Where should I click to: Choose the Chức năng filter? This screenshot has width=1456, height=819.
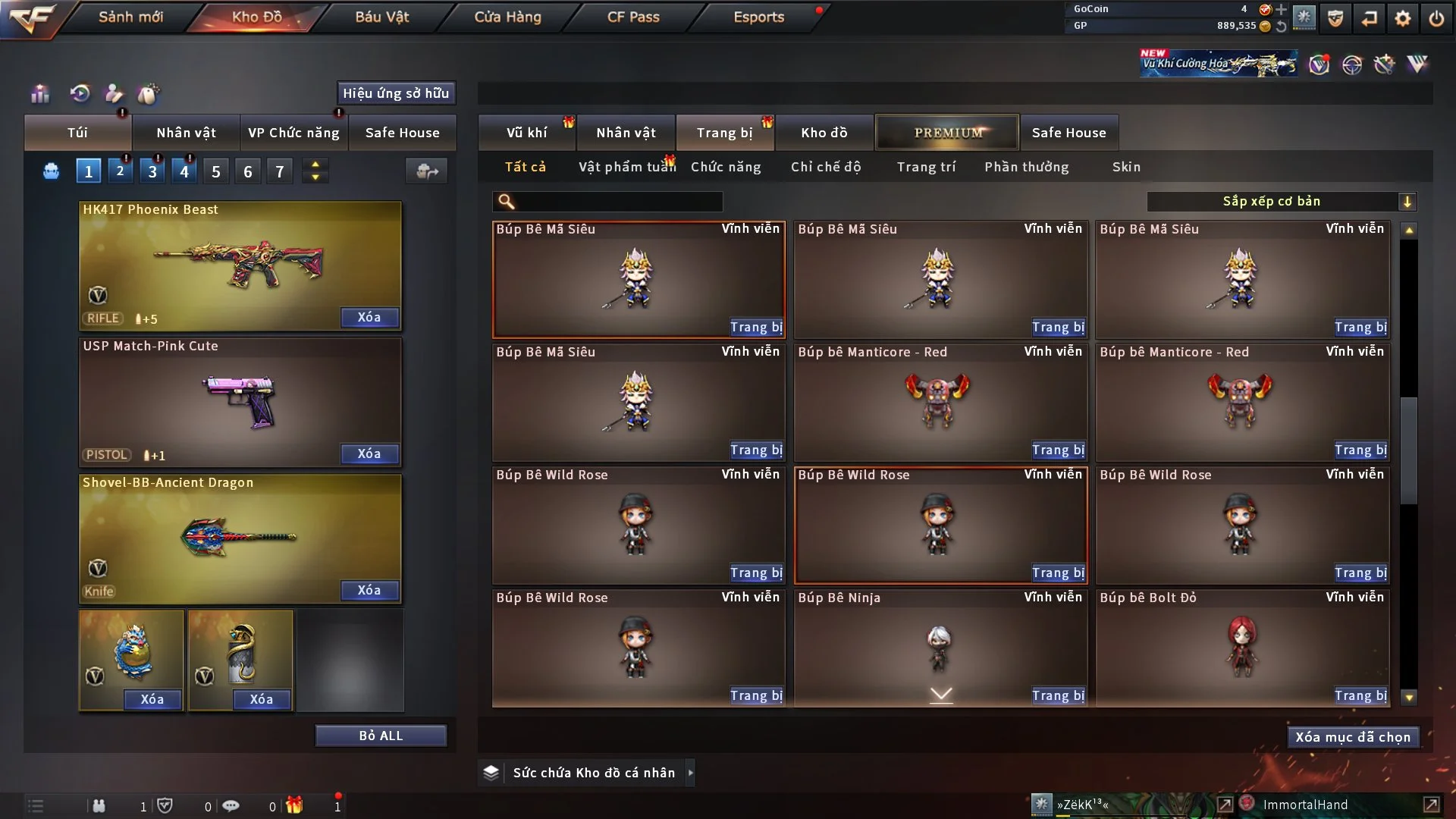coord(726,167)
